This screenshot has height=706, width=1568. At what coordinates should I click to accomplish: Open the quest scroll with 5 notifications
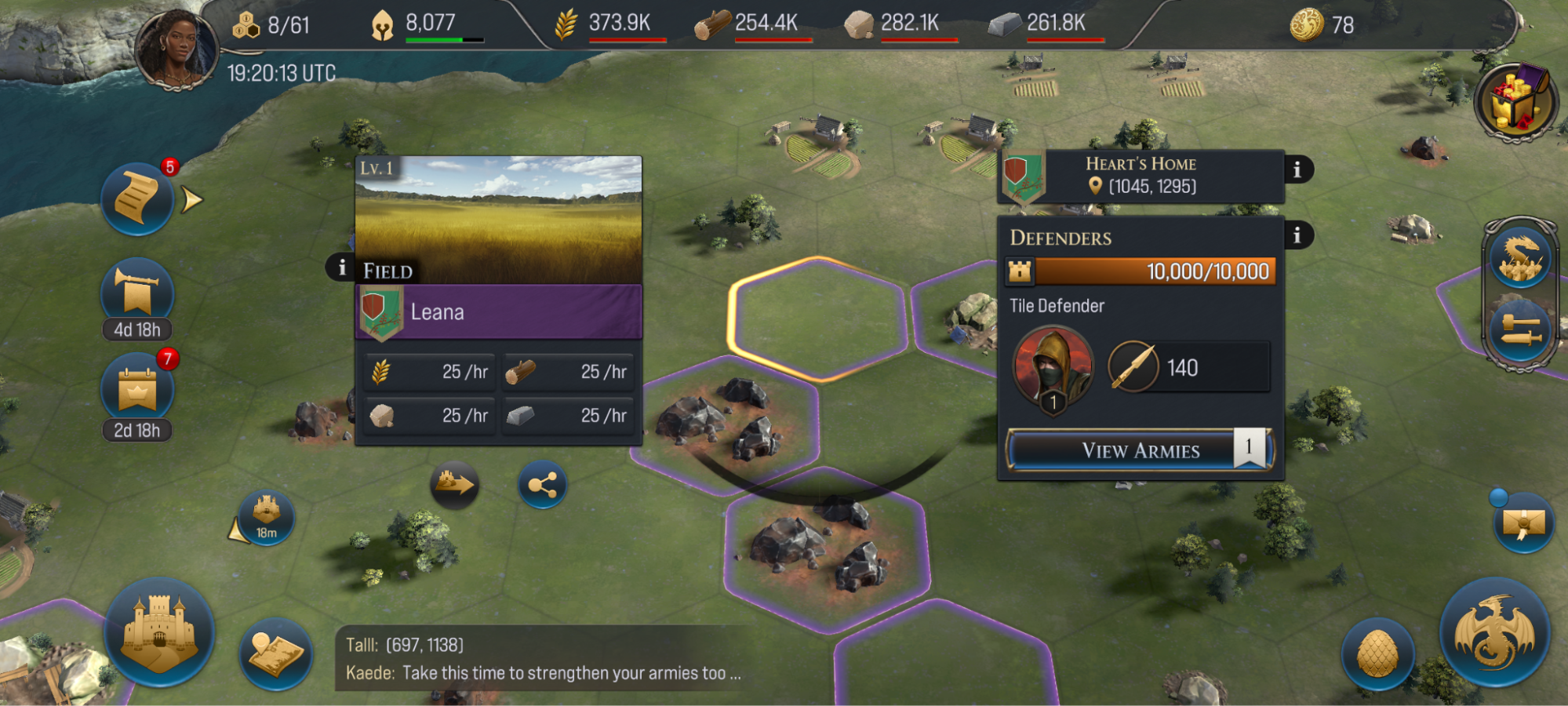click(x=137, y=199)
